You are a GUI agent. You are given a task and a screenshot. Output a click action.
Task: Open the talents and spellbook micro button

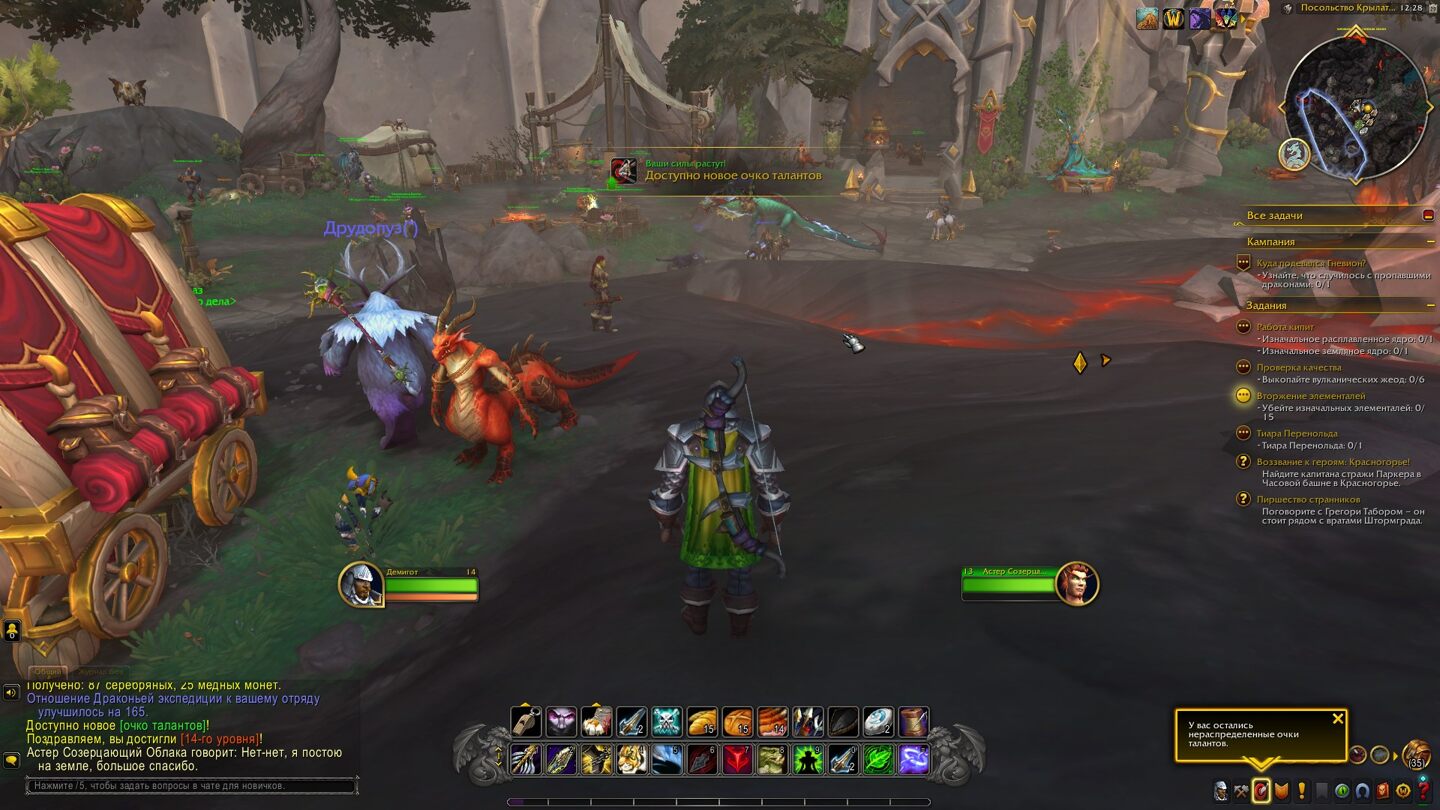[x=1261, y=791]
